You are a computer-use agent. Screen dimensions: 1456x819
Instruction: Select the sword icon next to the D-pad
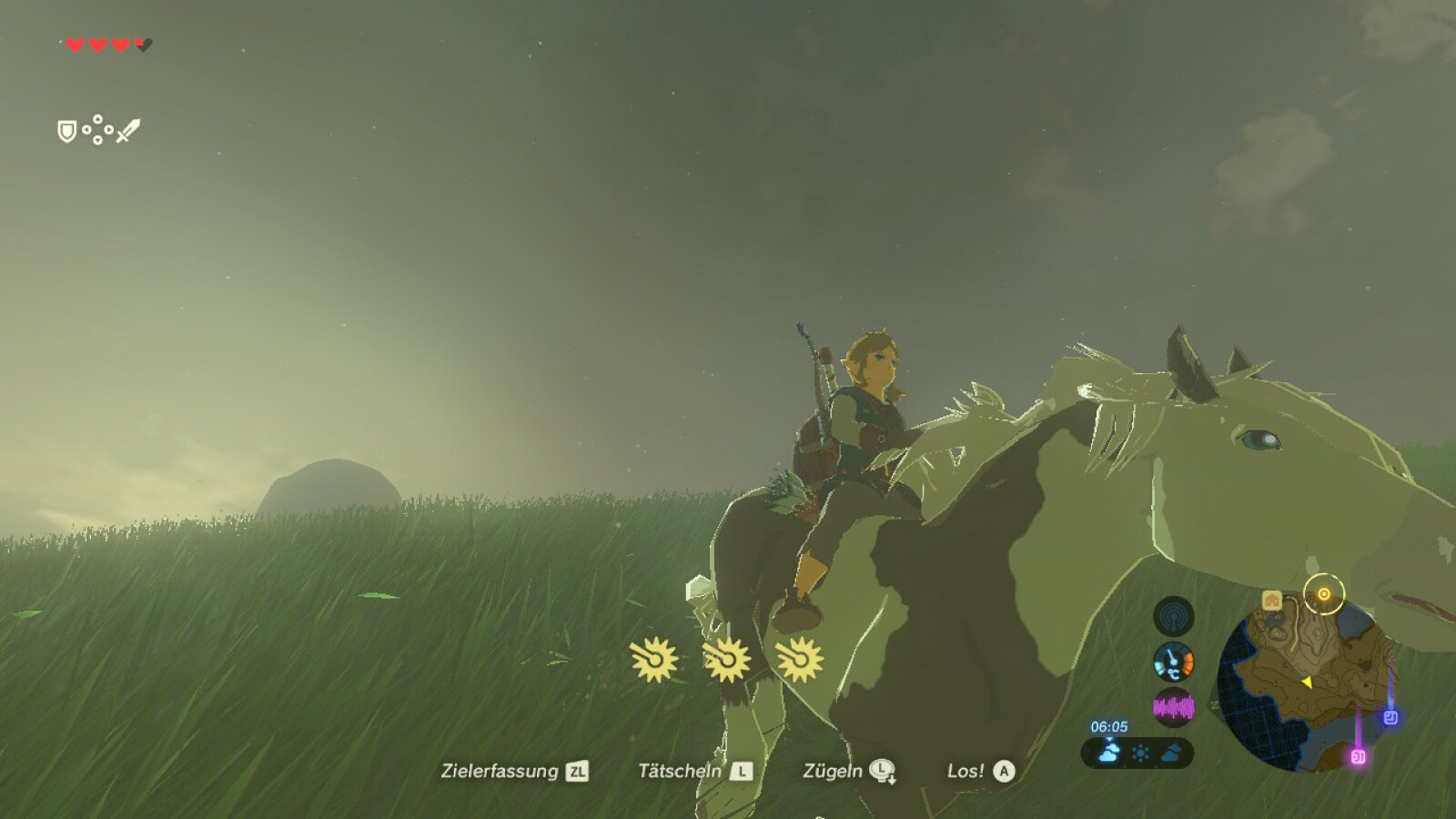click(128, 130)
